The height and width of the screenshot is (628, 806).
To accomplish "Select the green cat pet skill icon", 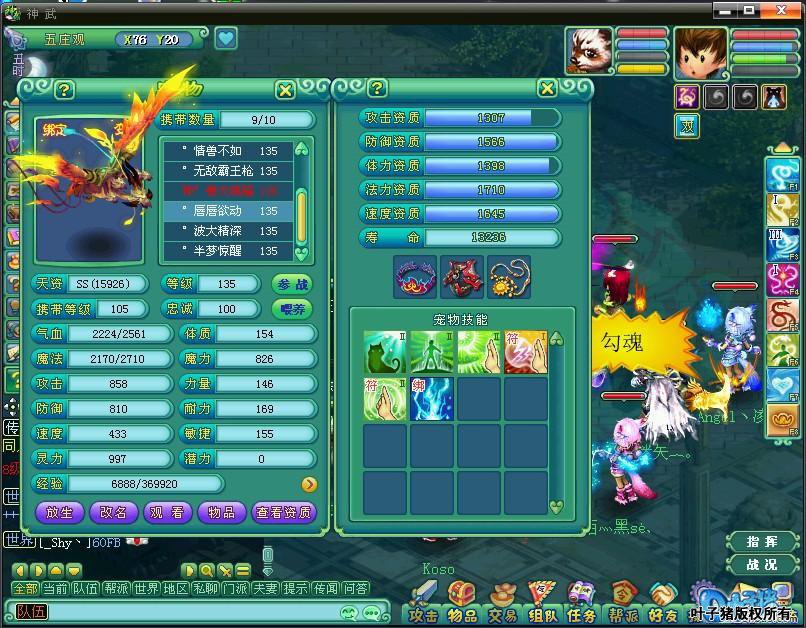I will [x=384, y=352].
